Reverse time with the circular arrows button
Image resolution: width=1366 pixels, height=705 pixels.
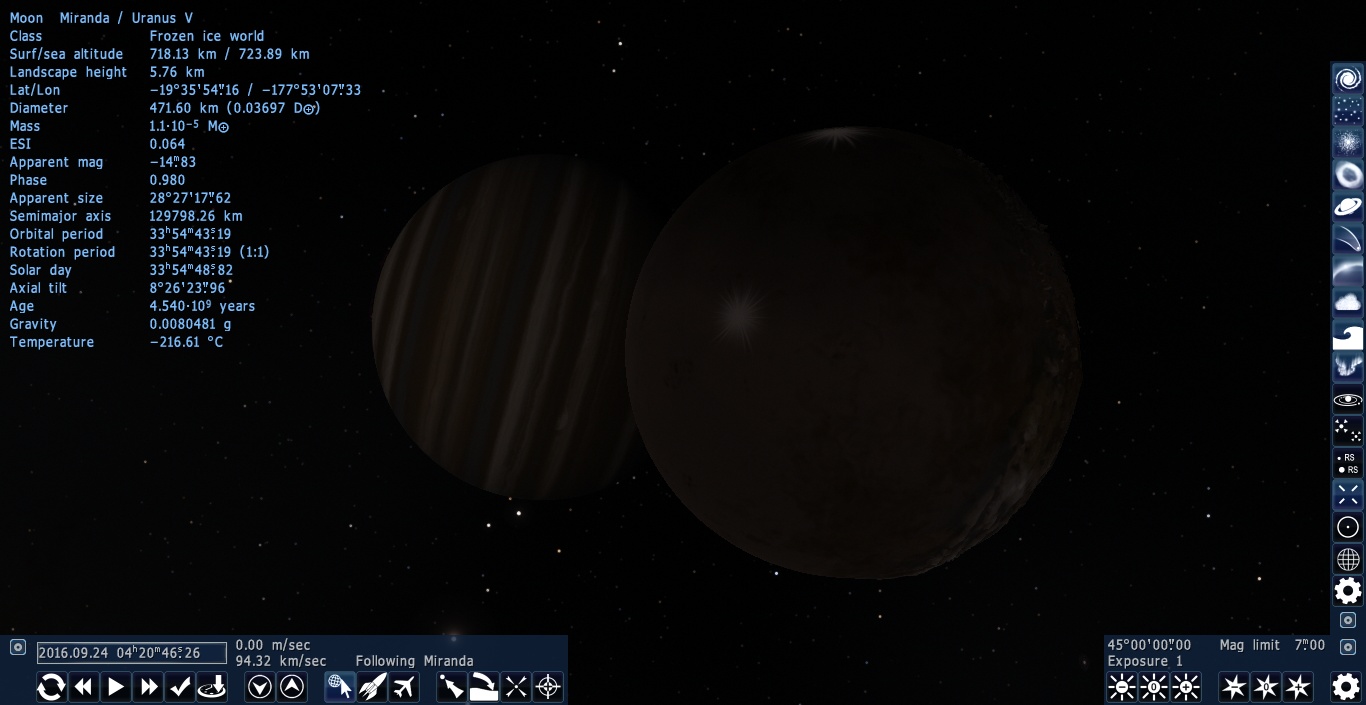tap(51, 687)
